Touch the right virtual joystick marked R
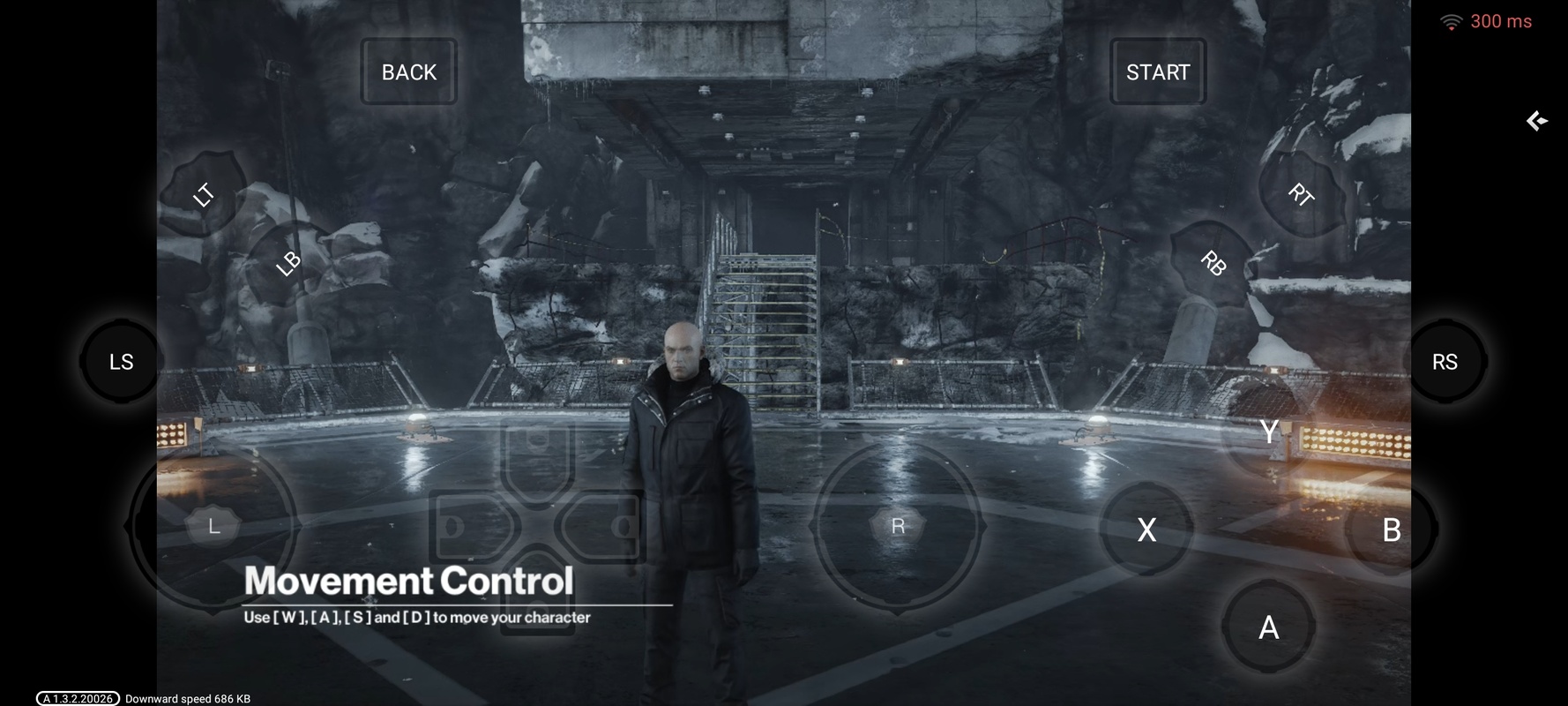Screen dimensions: 1568x706 pos(898,526)
